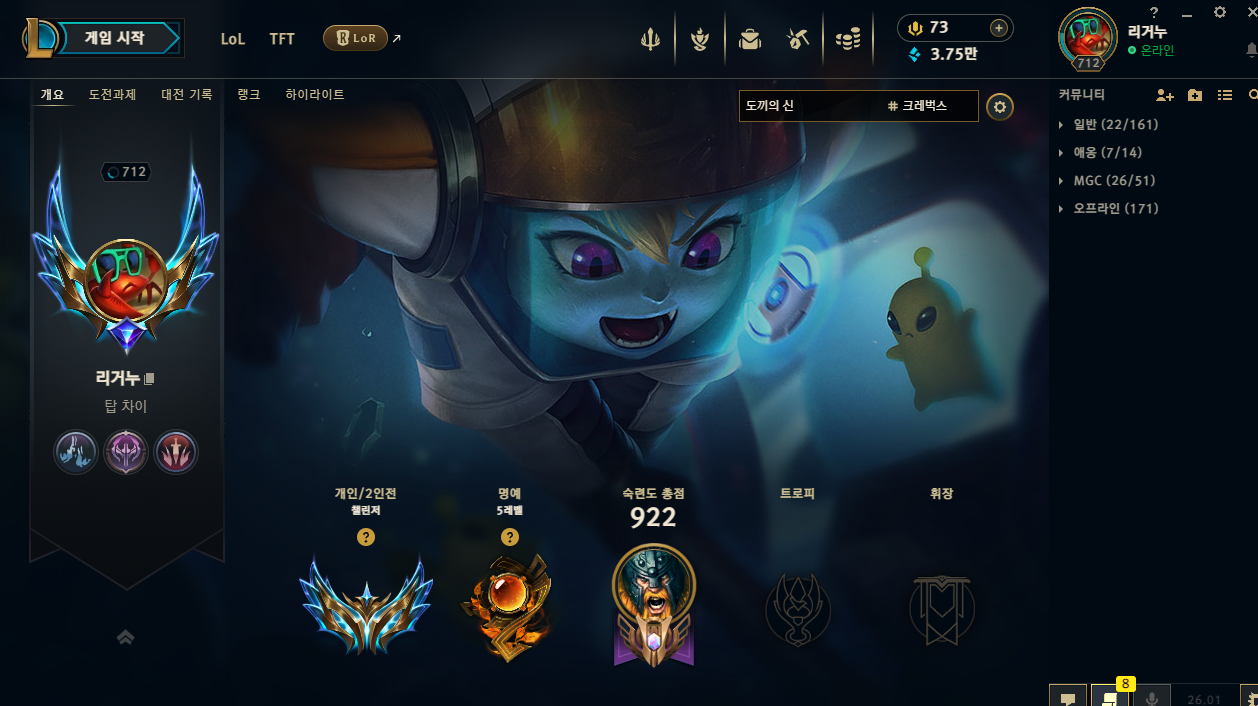The image size is (1258, 706).
Task: Select the 개인/2인전 Challenger rank crest
Action: coord(366,603)
